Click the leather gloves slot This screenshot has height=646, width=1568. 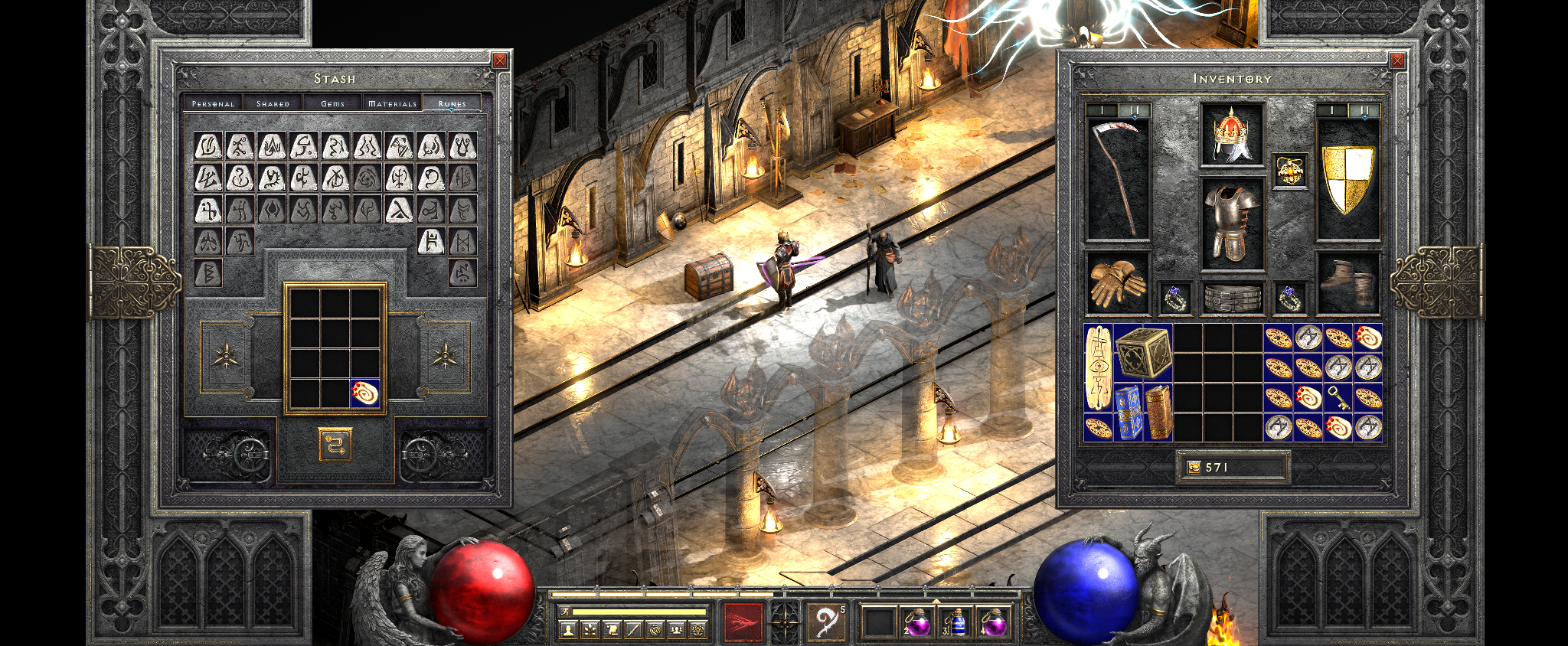click(1118, 283)
